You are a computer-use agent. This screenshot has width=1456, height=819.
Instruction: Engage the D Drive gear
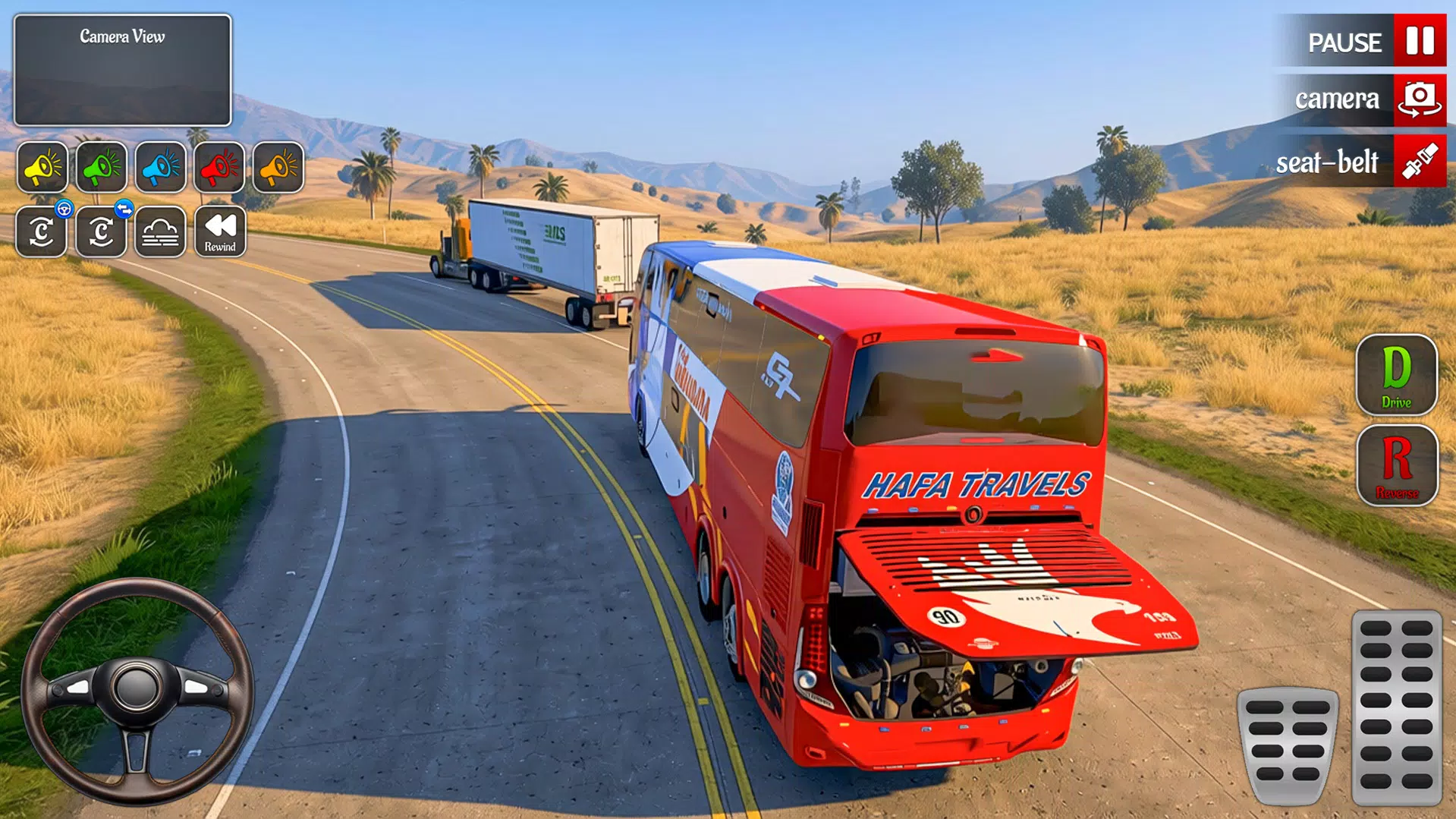coord(1397,377)
